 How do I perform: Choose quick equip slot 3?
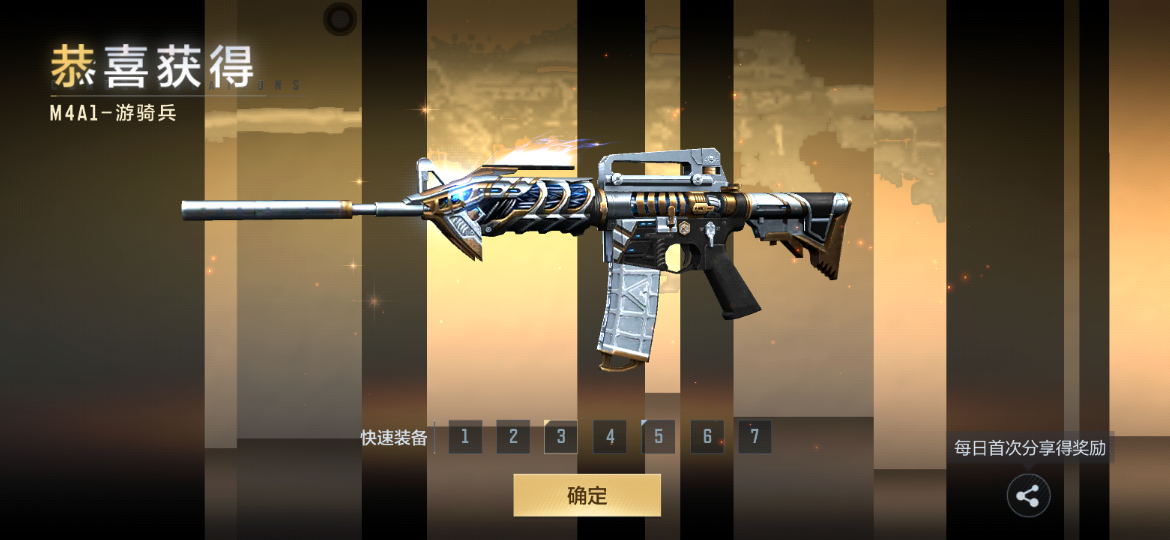[561, 437]
